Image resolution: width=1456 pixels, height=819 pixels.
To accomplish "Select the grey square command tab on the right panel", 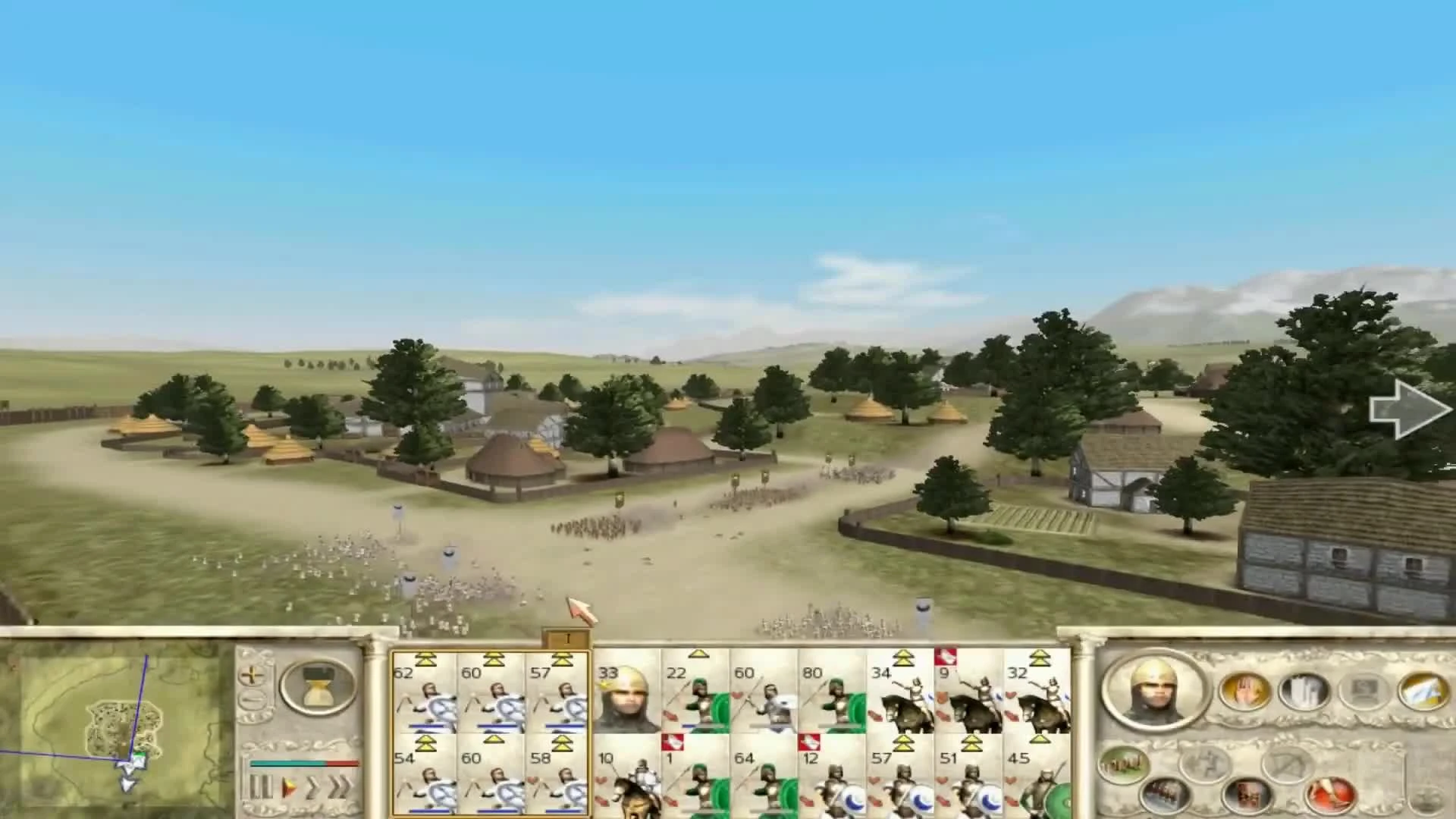I will point(1362,692).
